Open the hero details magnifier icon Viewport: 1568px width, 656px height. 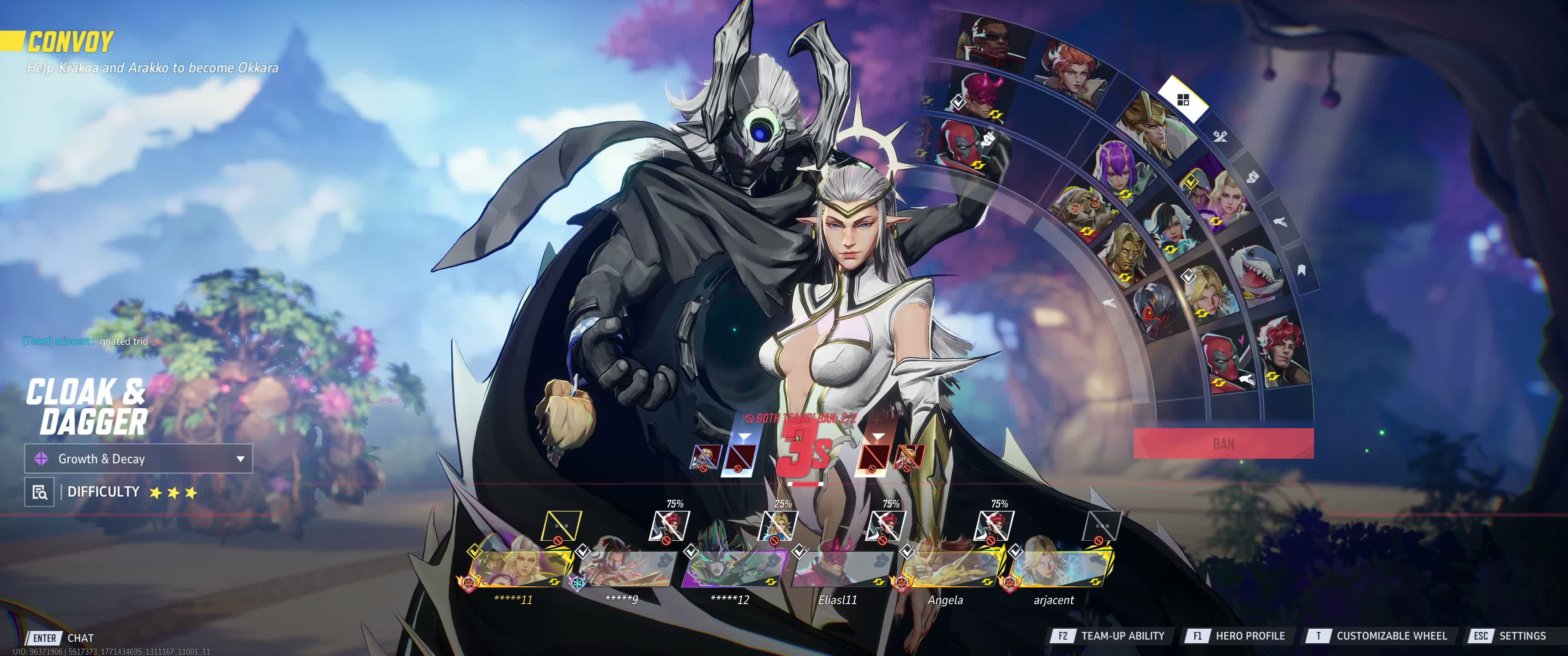tap(40, 492)
